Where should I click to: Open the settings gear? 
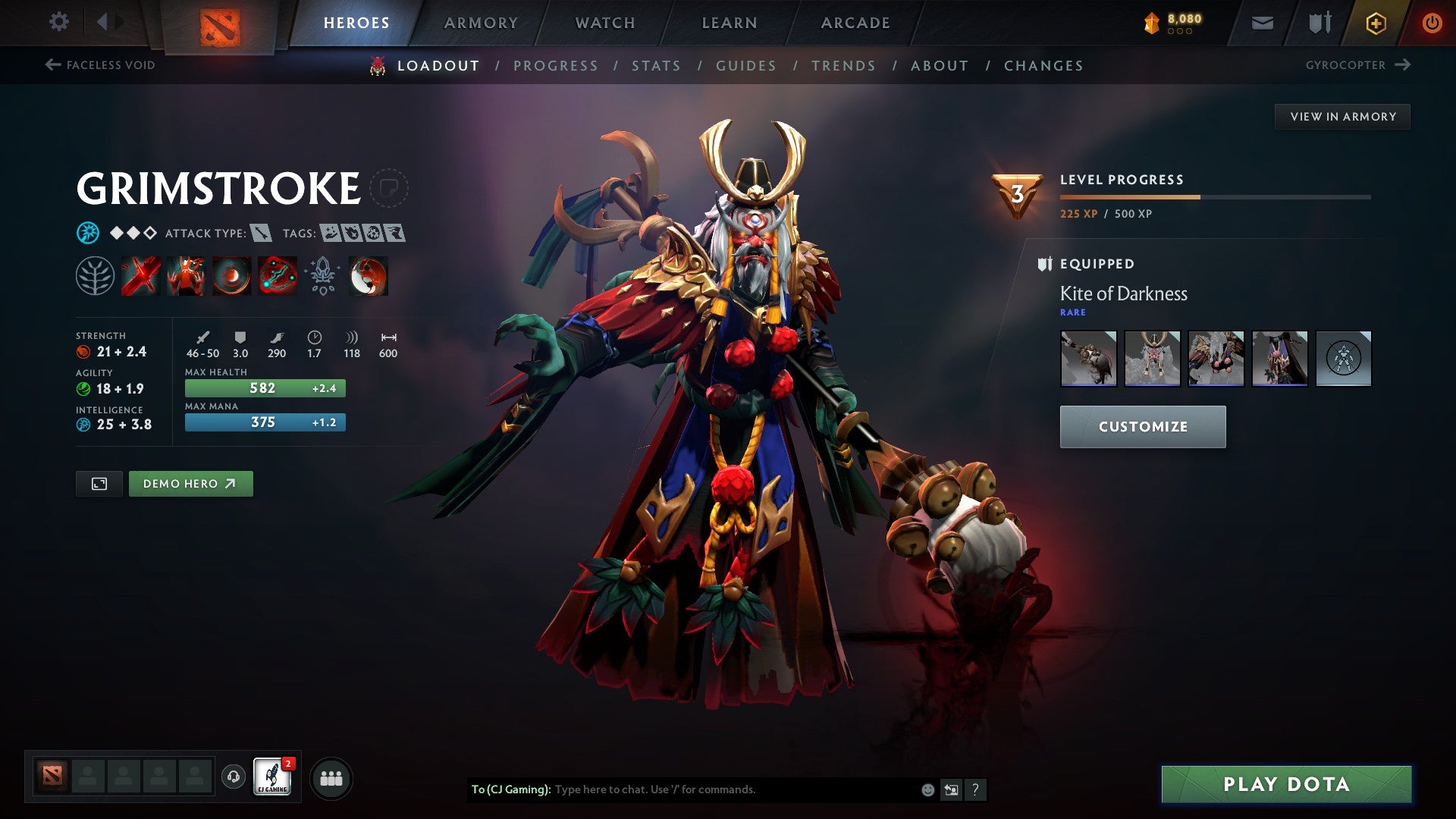(x=58, y=21)
